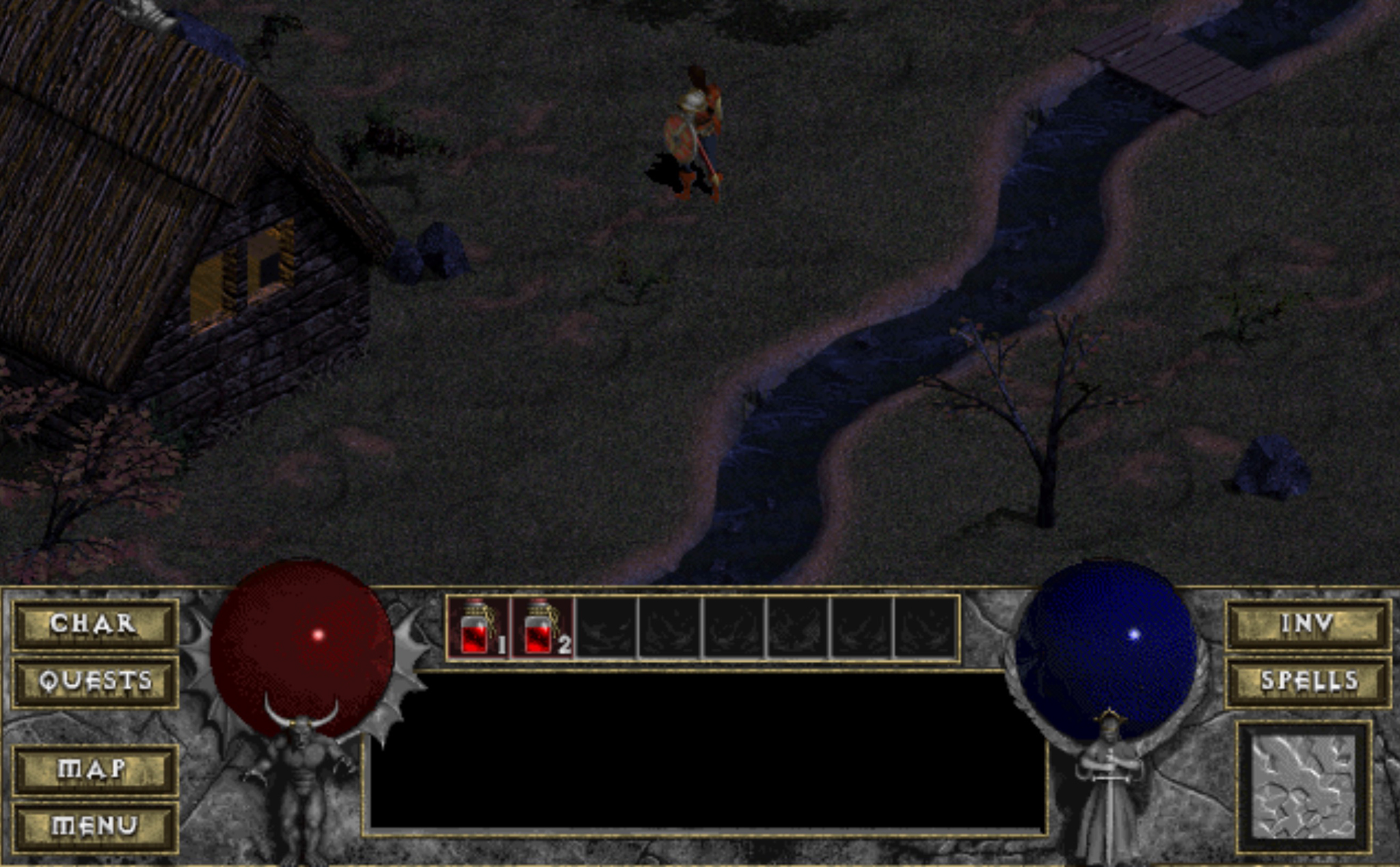Open the game MENU
Image resolution: width=1400 pixels, height=867 pixels.
94,826
